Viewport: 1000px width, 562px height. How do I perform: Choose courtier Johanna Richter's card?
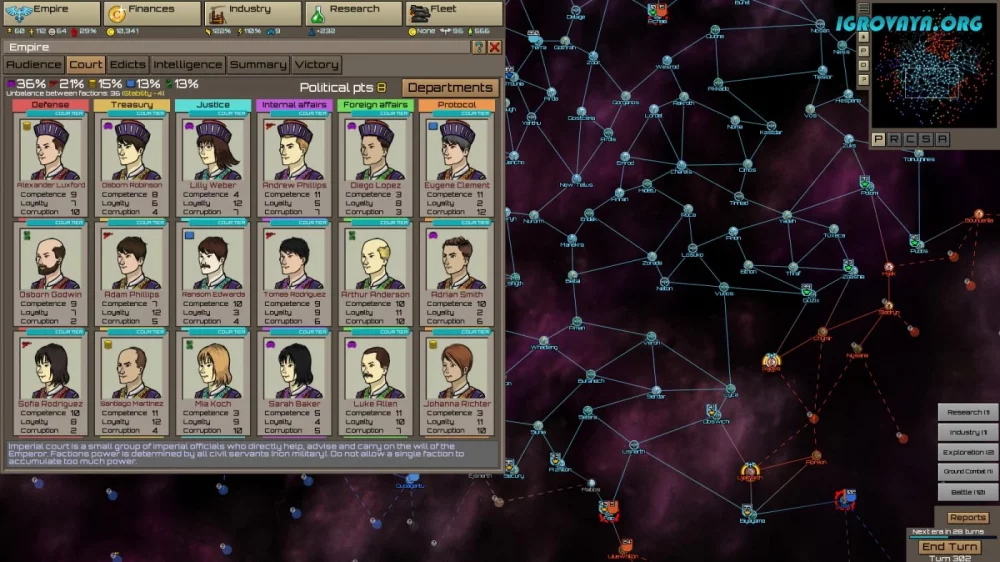(456, 370)
